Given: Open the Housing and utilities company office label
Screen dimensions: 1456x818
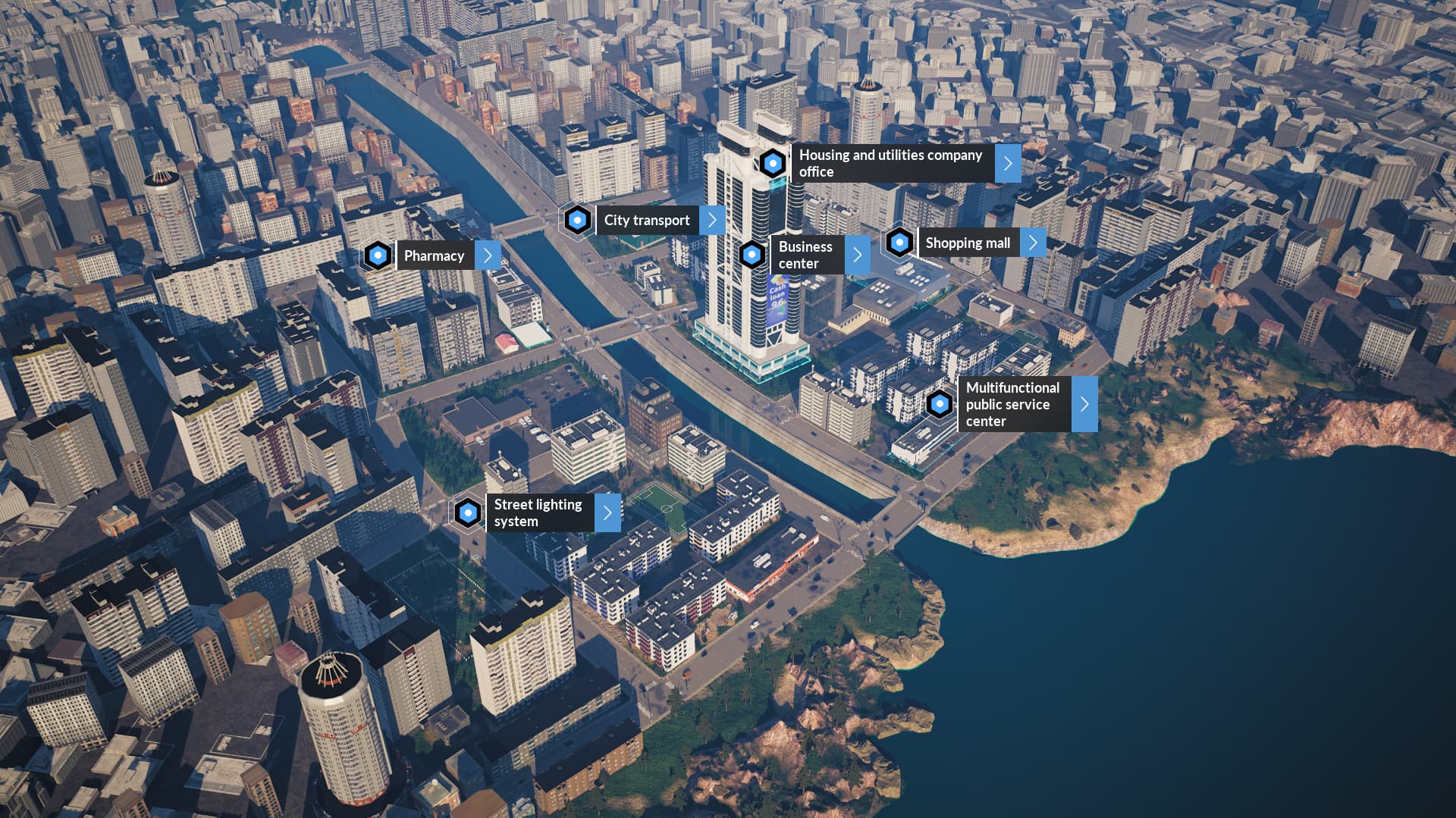Looking at the screenshot, I should click(x=891, y=163).
